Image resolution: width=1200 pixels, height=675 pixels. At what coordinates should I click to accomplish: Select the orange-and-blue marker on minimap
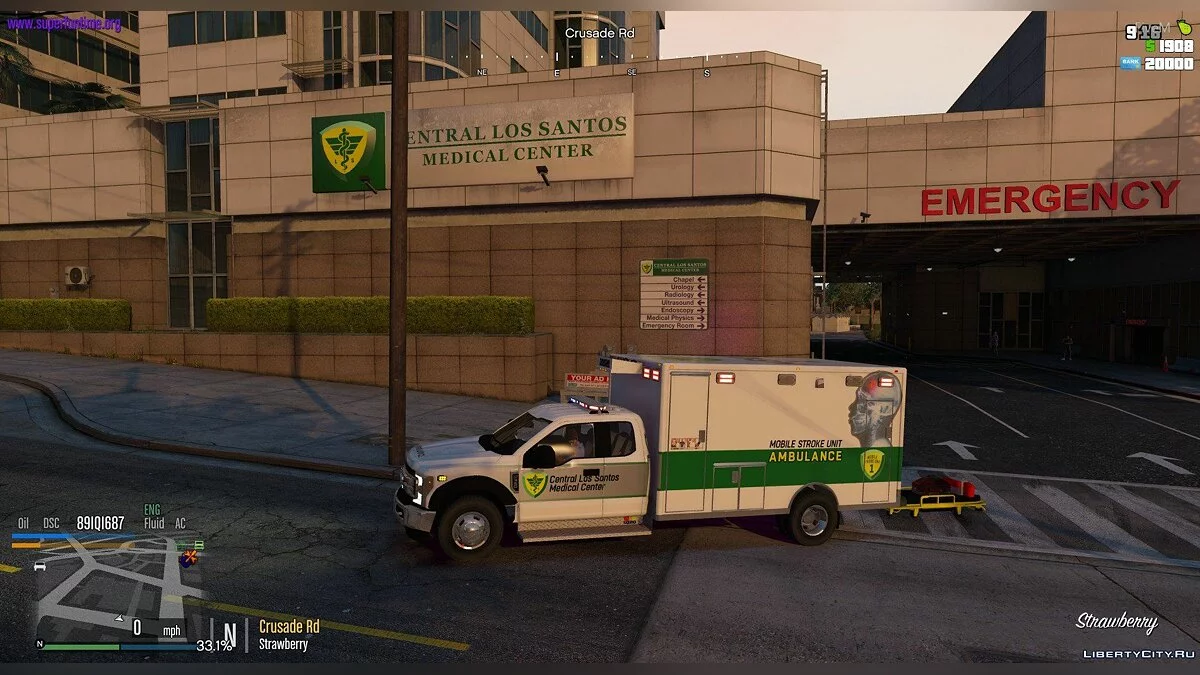click(x=188, y=558)
